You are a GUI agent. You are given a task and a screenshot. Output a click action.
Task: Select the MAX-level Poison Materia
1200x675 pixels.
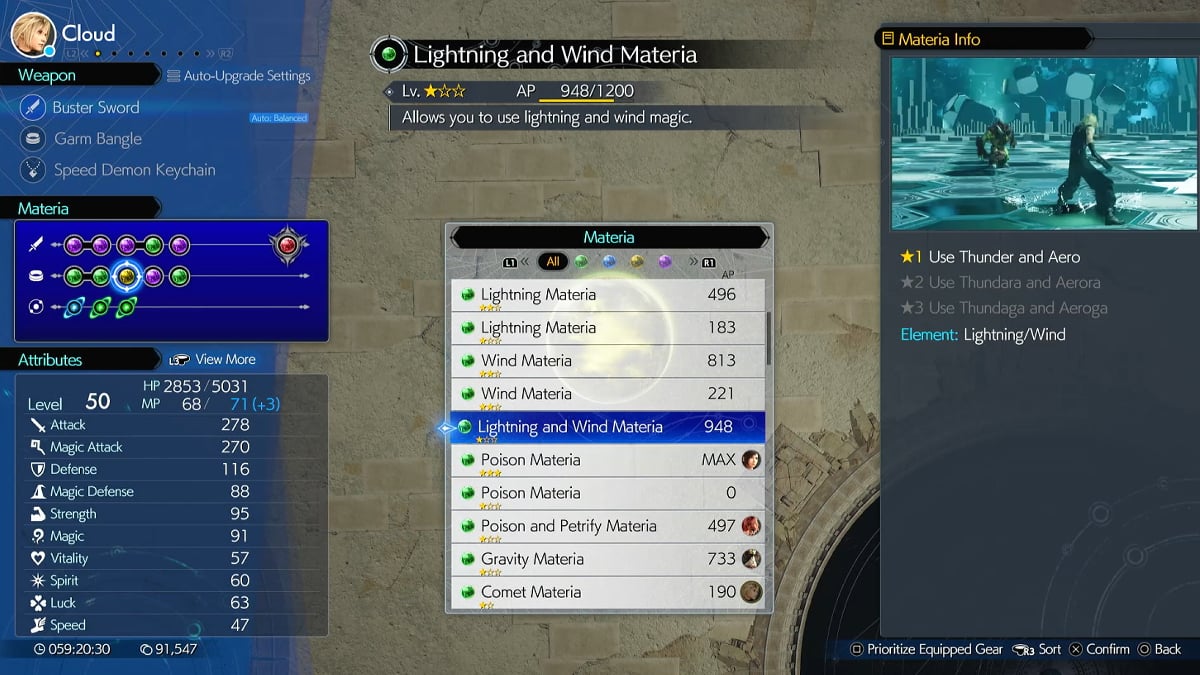click(607, 460)
